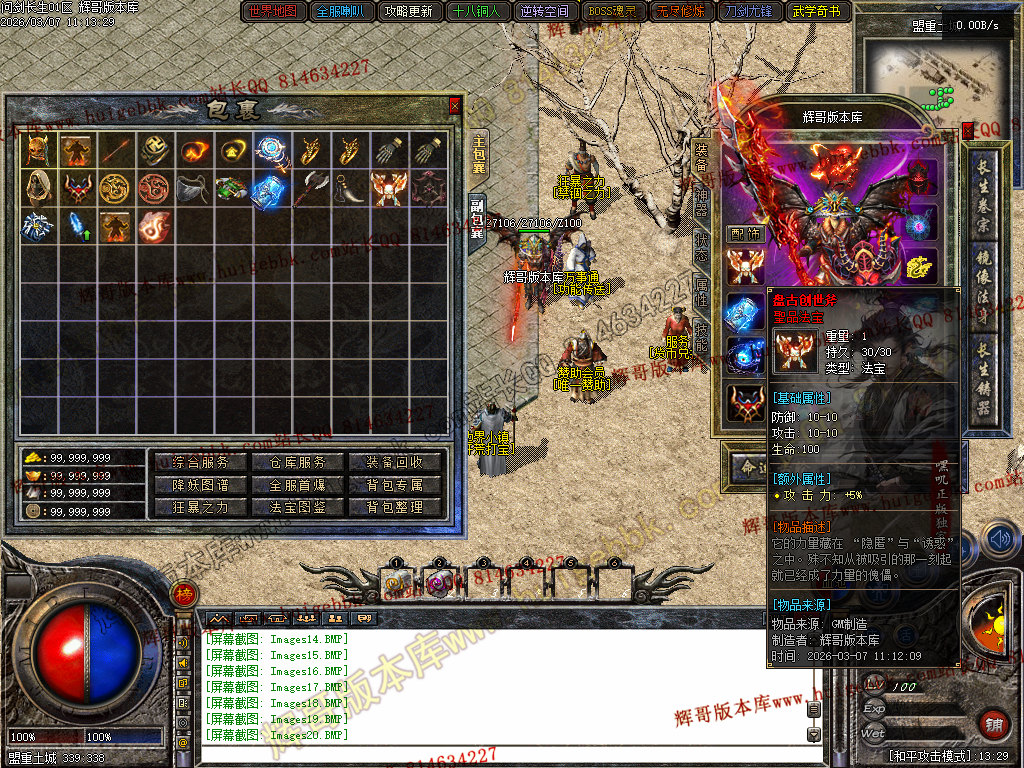Select the glowing blue book item
This screenshot has width=1024, height=768.
pos(268,188)
